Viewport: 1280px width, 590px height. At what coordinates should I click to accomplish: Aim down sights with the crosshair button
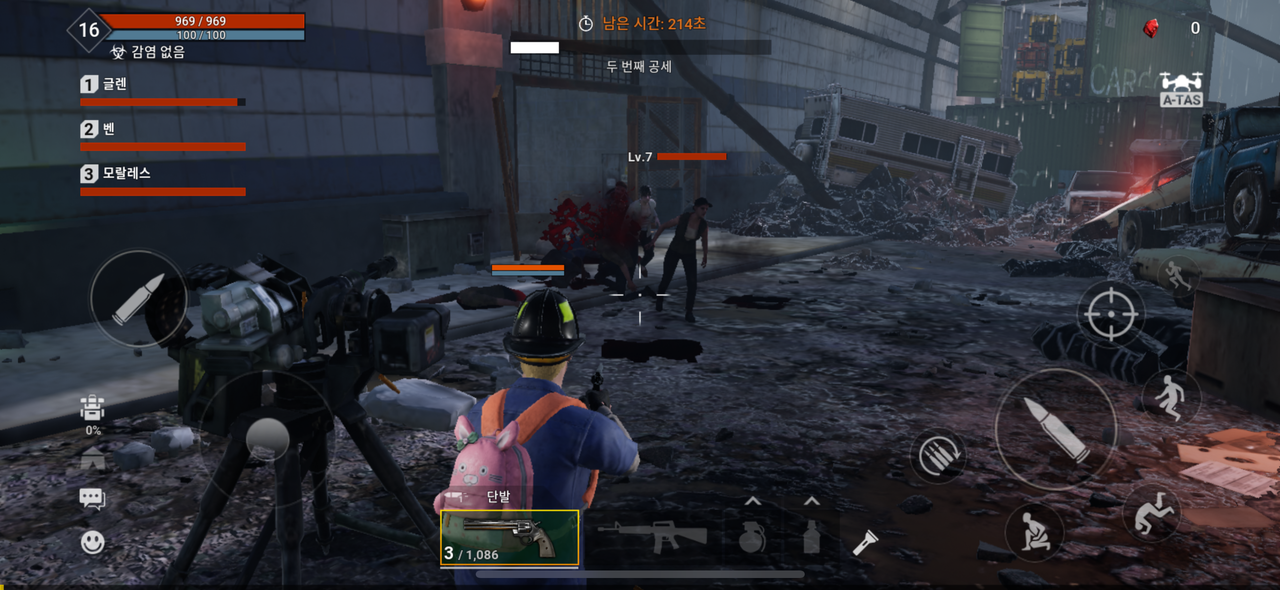click(1110, 314)
